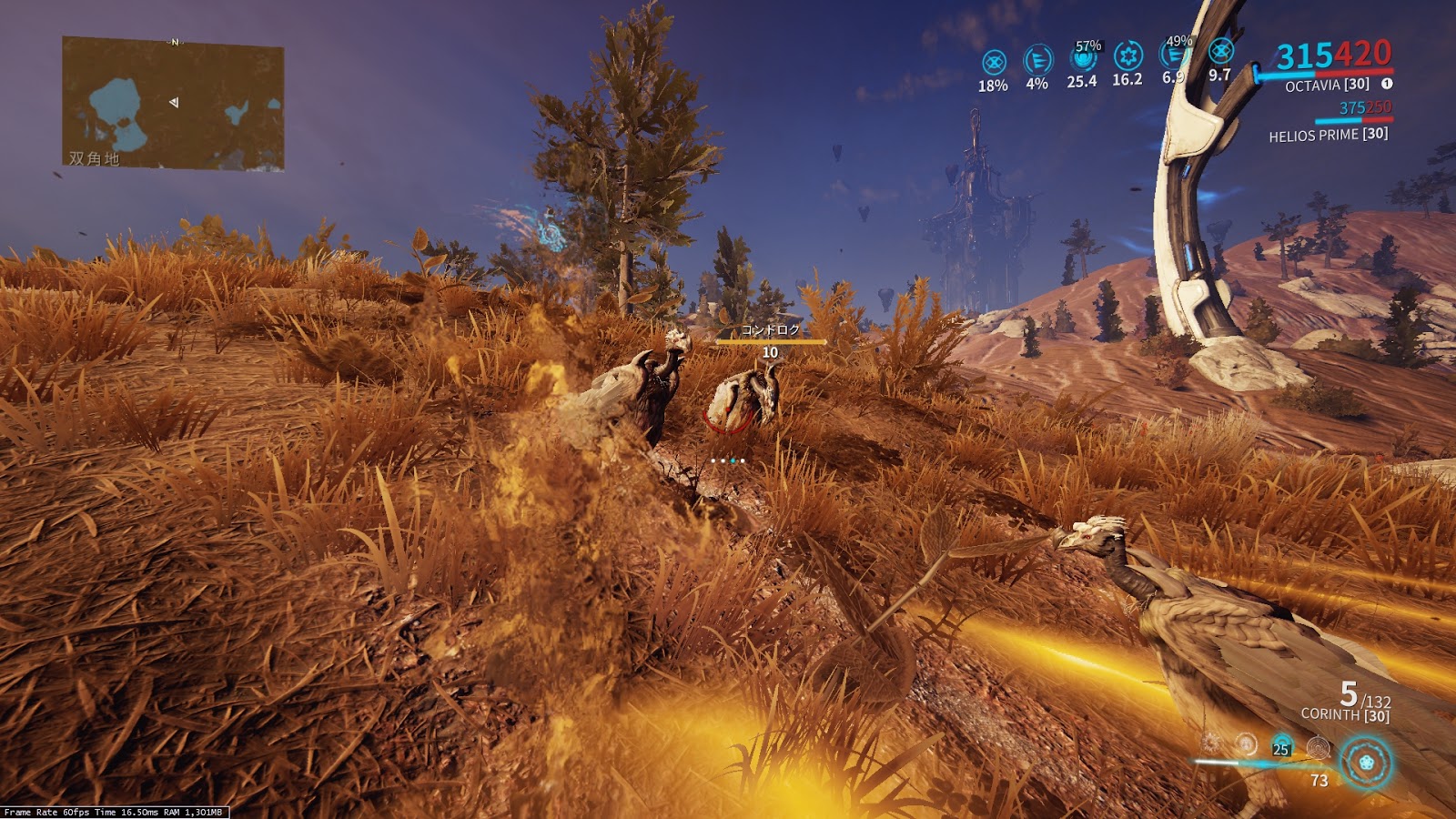Open the gear wheel icon near the ammo counter
Viewport: 1456px width, 819px height.
[1319, 748]
